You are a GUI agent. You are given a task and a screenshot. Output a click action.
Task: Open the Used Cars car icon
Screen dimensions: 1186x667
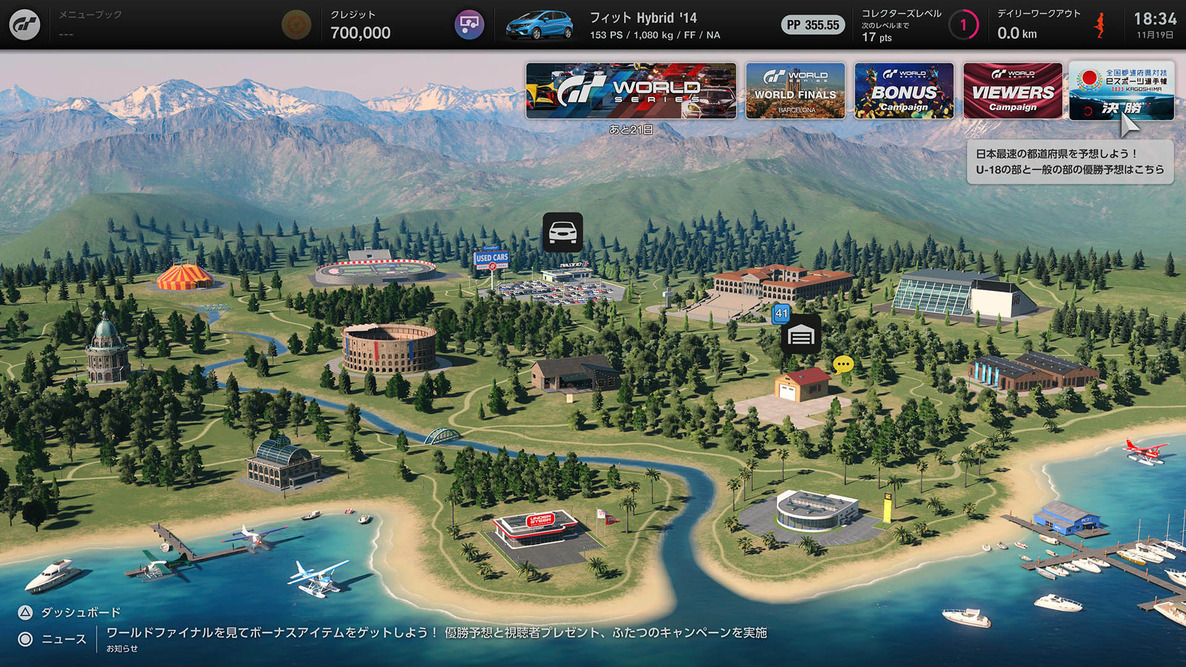click(562, 232)
